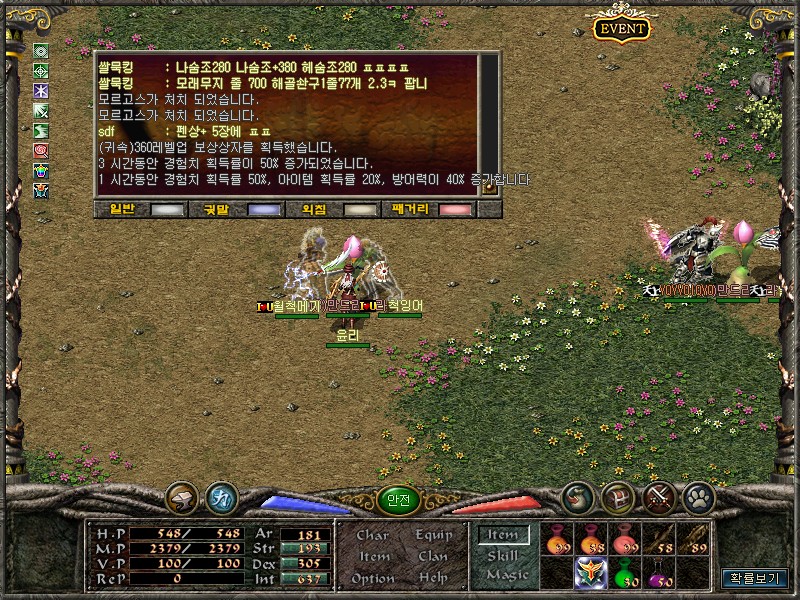Click the 확률보기 button
800x600 pixels.
click(x=755, y=578)
